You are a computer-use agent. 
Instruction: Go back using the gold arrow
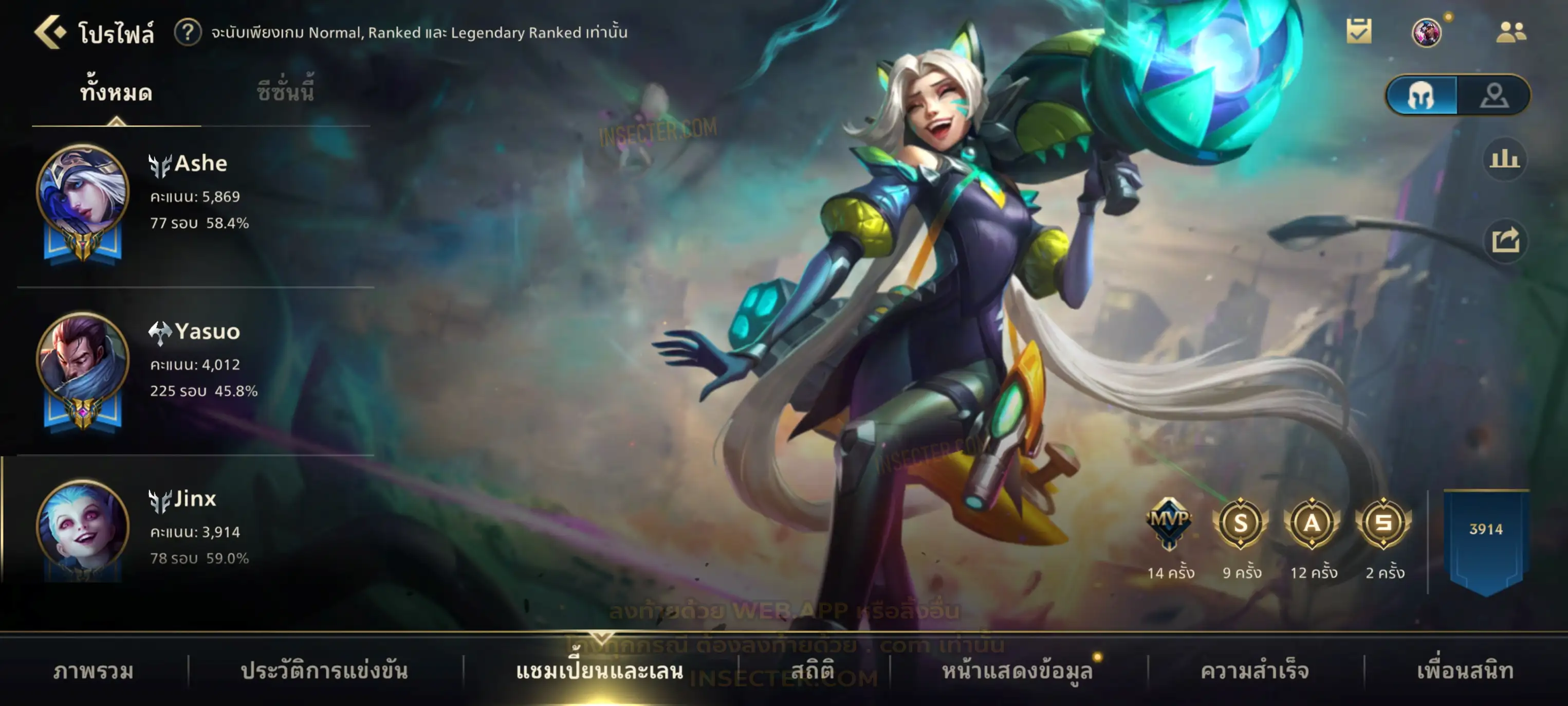(50, 32)
